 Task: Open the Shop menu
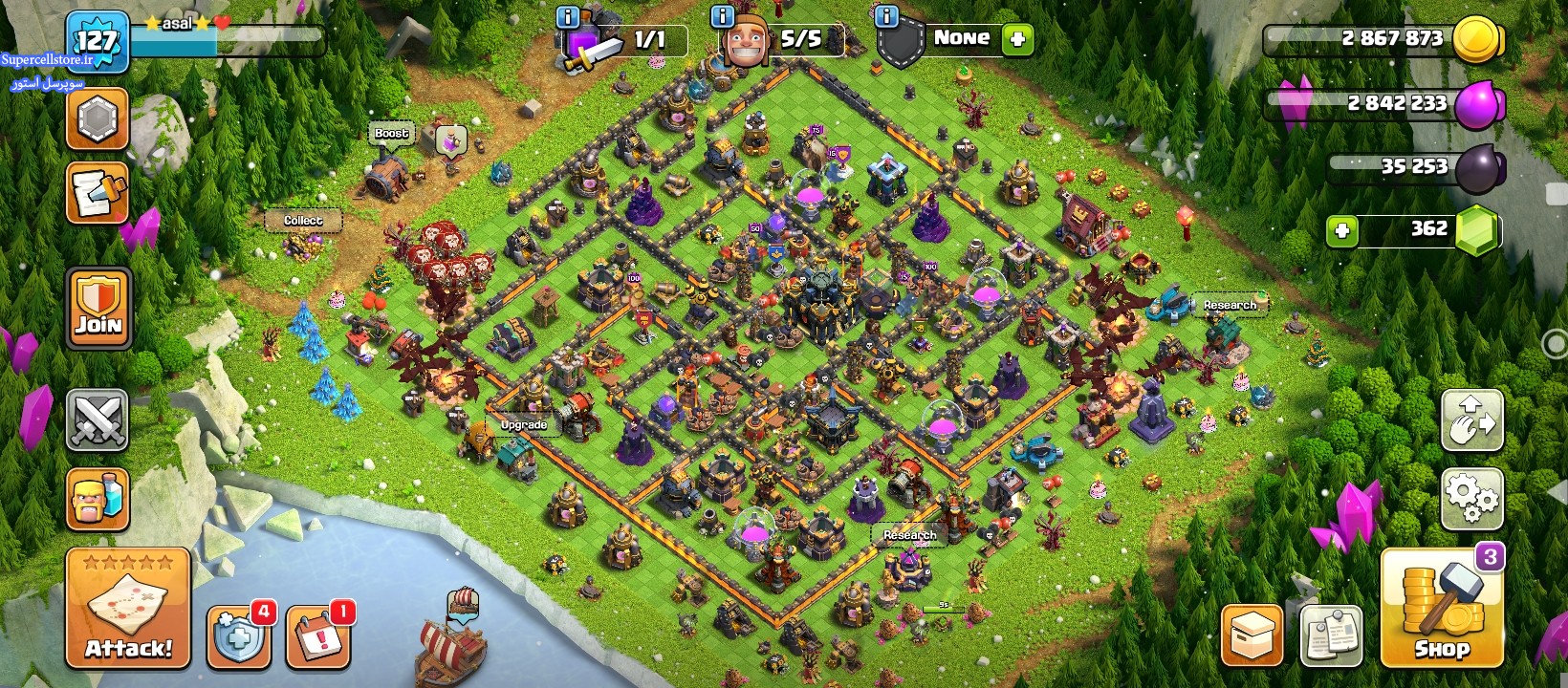[x=1442, y=608]
